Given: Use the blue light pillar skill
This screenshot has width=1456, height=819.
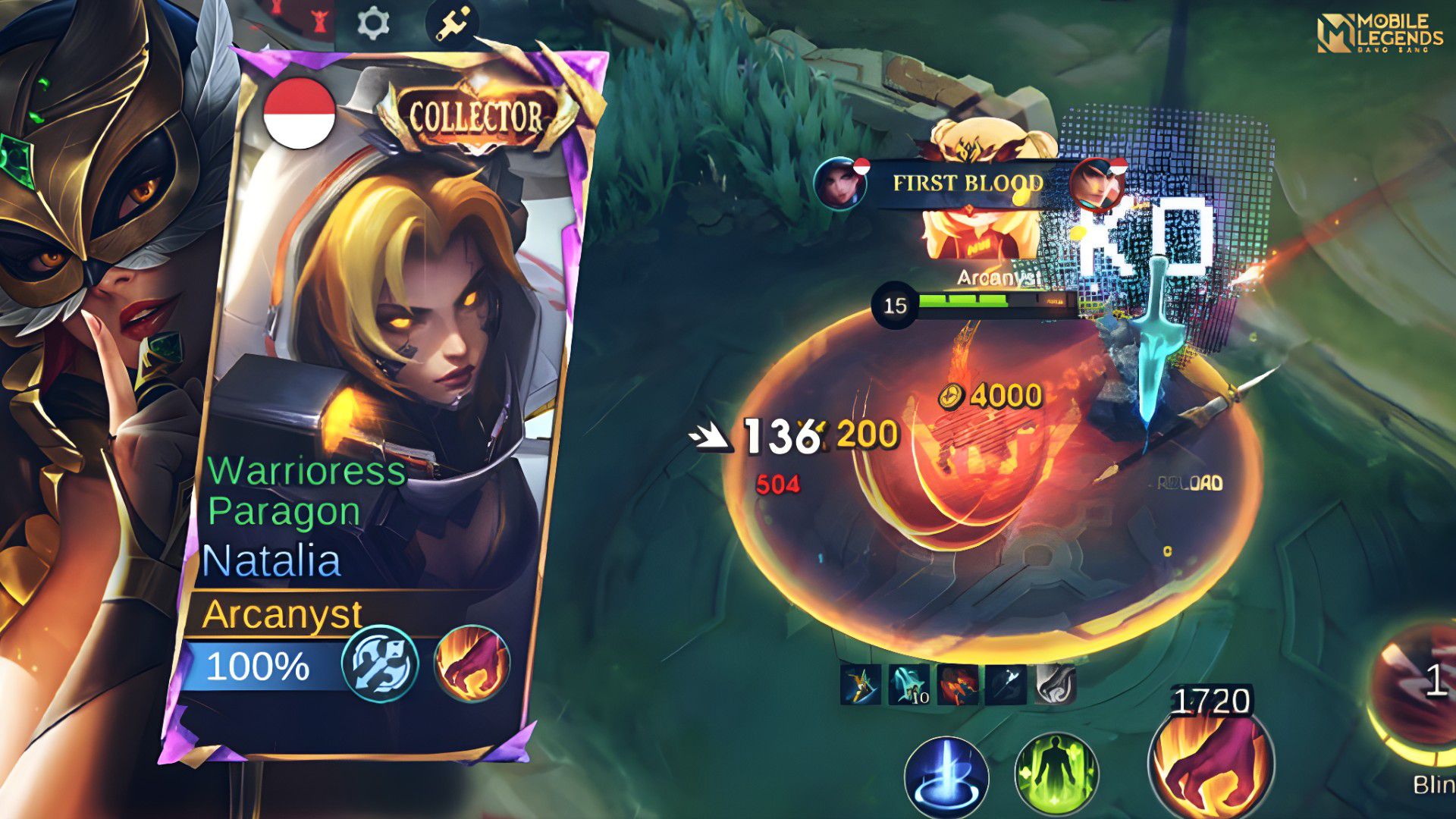Looking at the screenshot, I should [x=946, y=777].
